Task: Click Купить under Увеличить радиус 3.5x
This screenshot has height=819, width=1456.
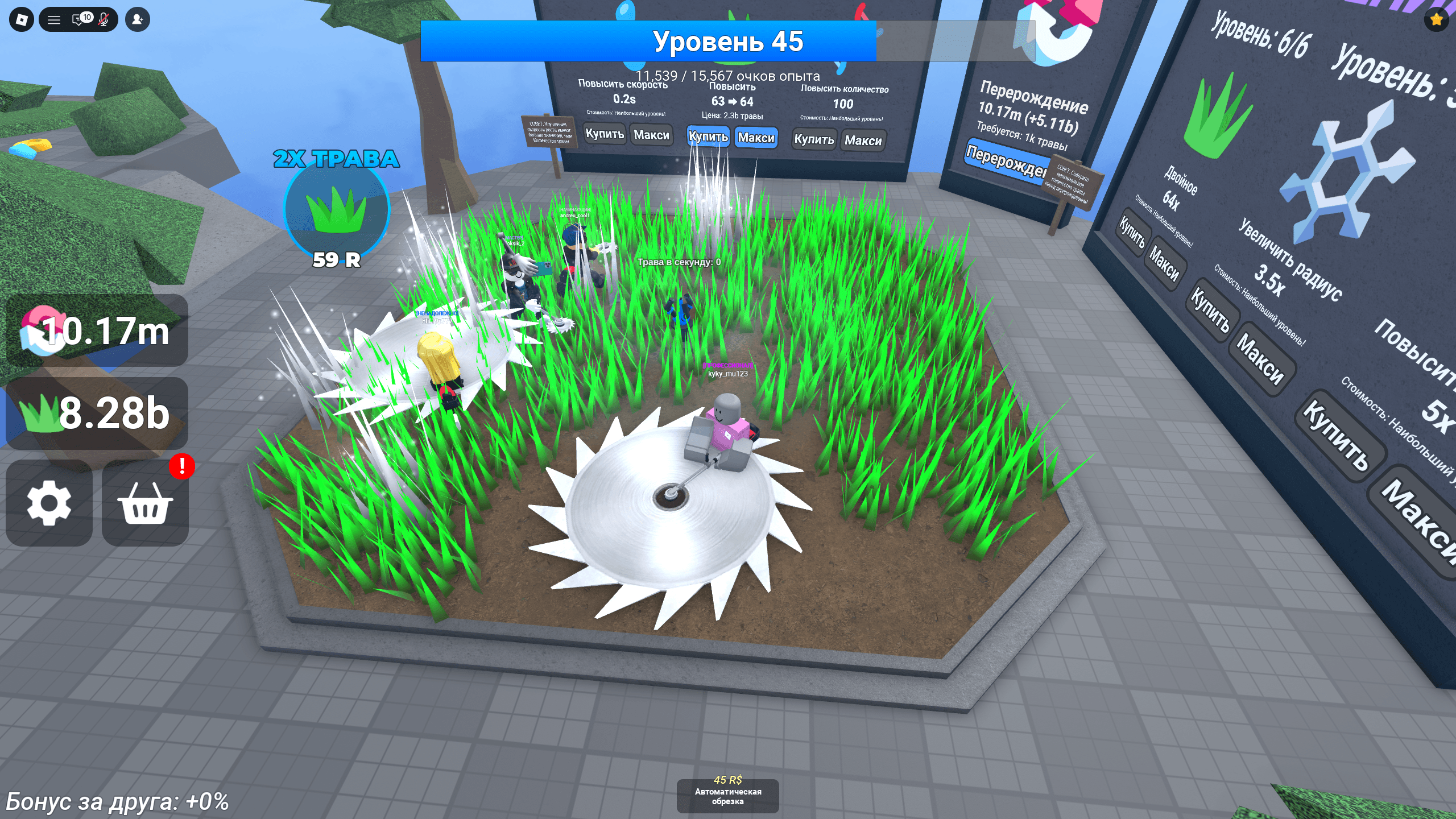Action: click(x=1210, y=310)
